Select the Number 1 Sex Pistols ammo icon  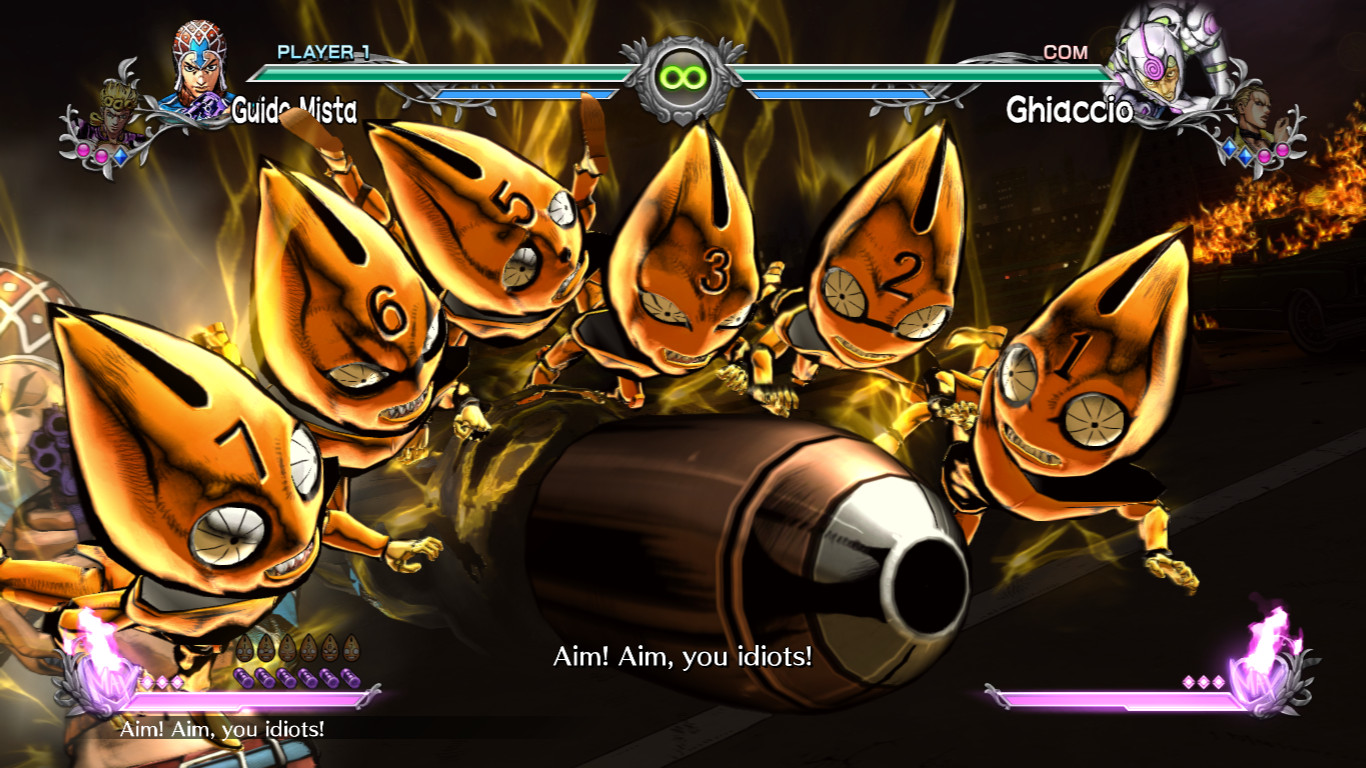click(x=245, y=647)
